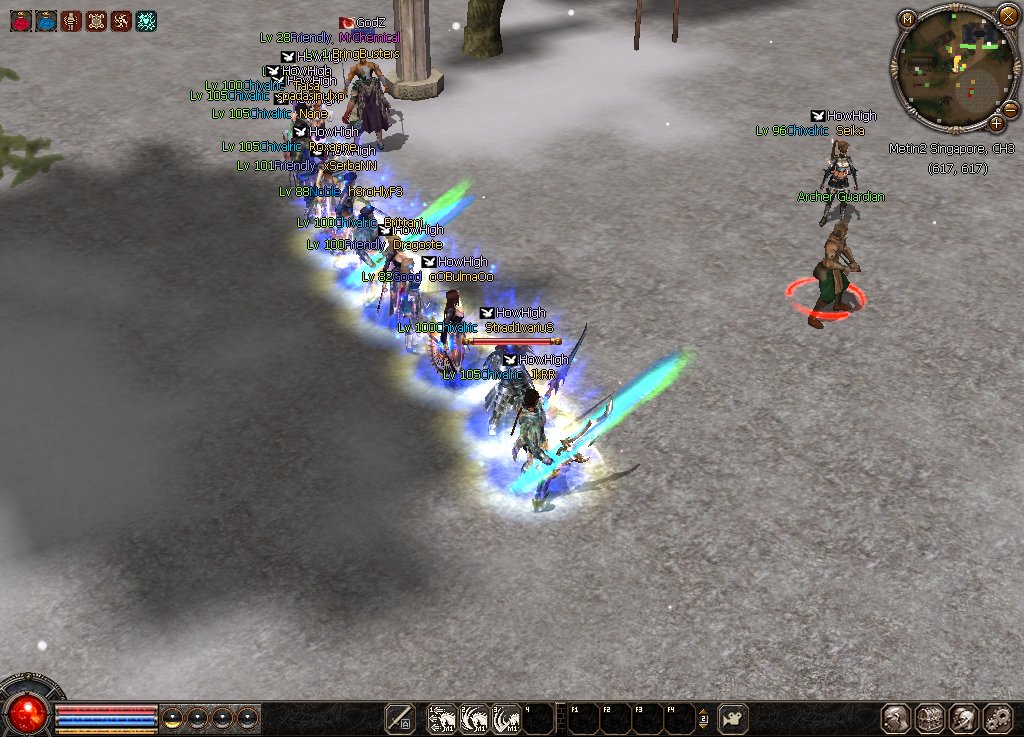This screenshot has width=1024, height=737.
Task: Activate the skill in quickslot 3
Action: pyautogui.click(x=506, y=719)
